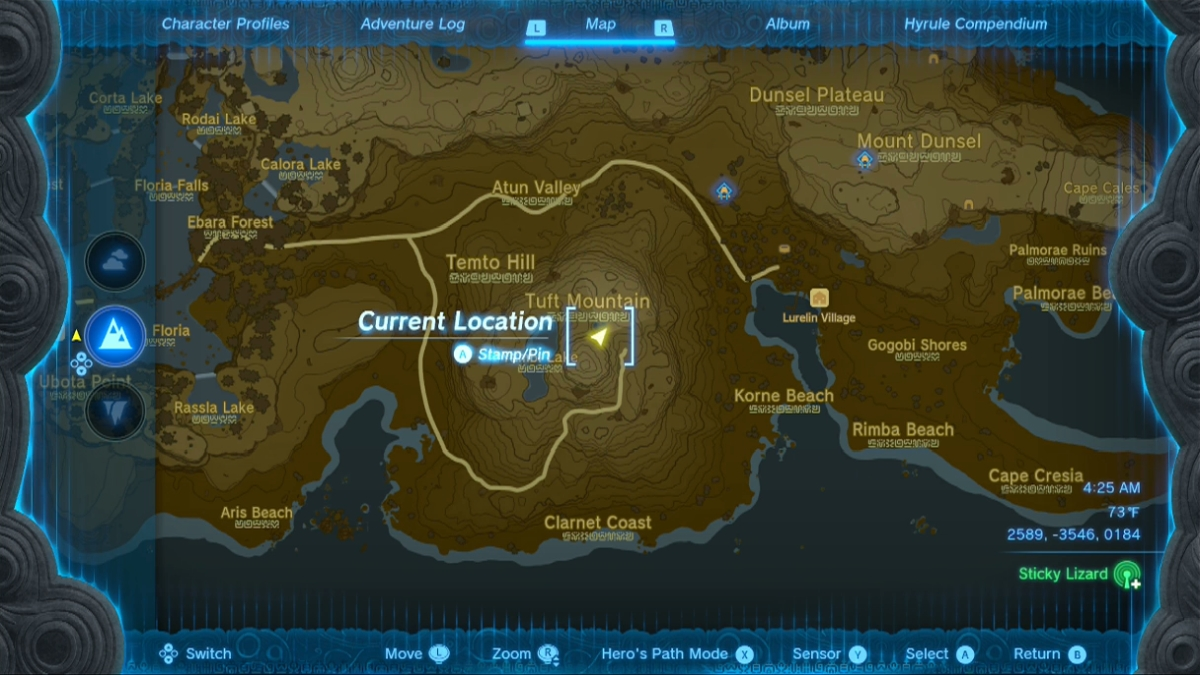
Task: Switch to the Adventure Log tab
Action: [412, 24]
